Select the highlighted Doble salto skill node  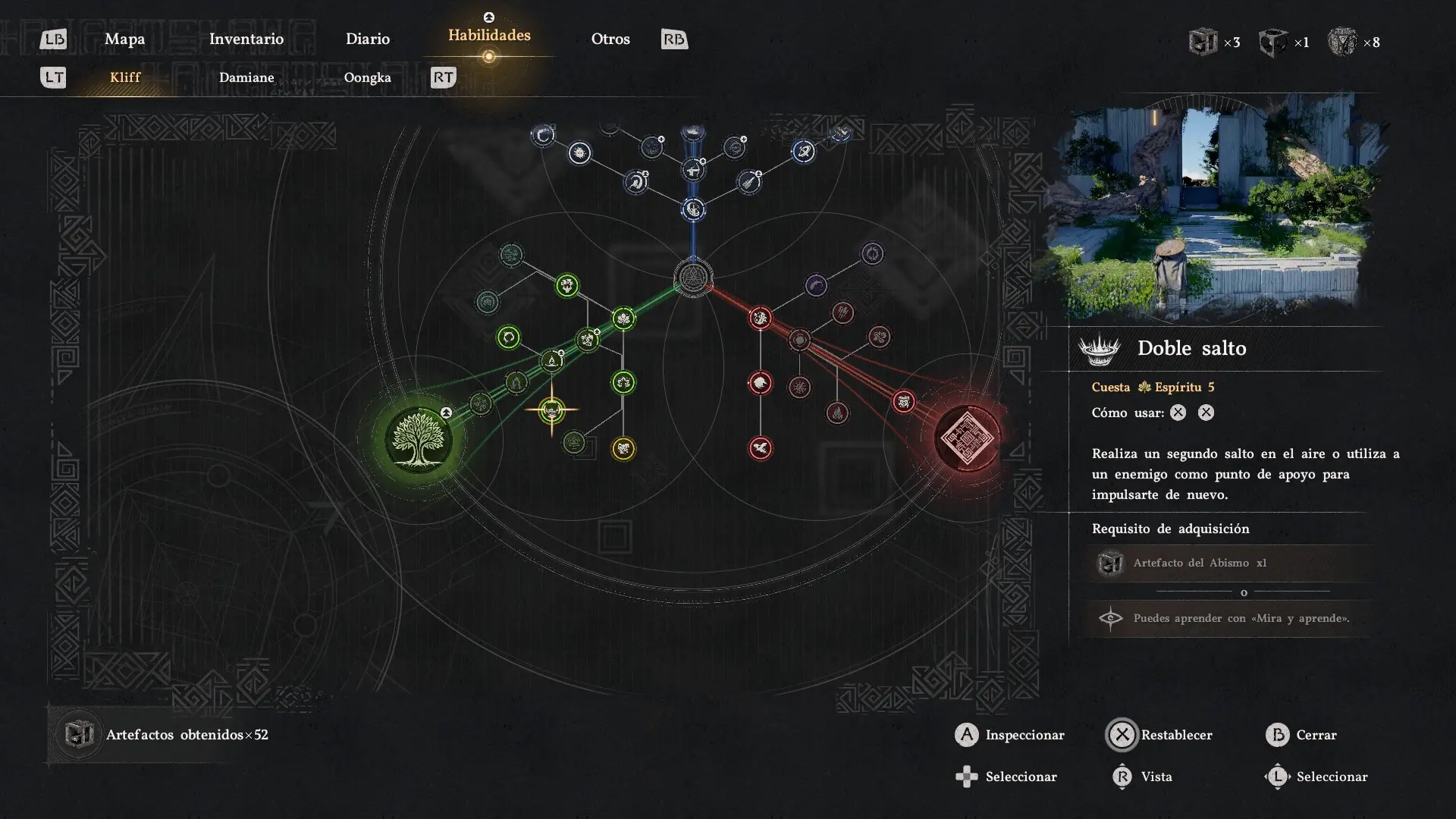click(551, 410)
